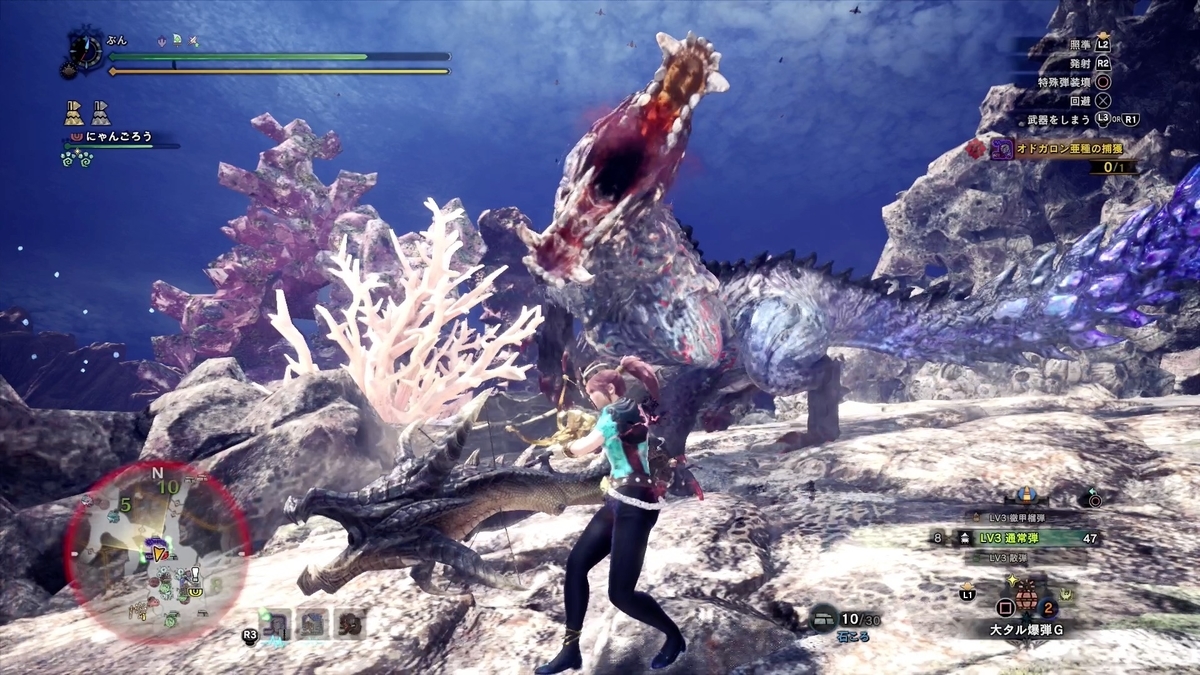Switch to LV3 散弾 ammo
This screenshot has height=675, width=1200.
tap(1012, 558)
